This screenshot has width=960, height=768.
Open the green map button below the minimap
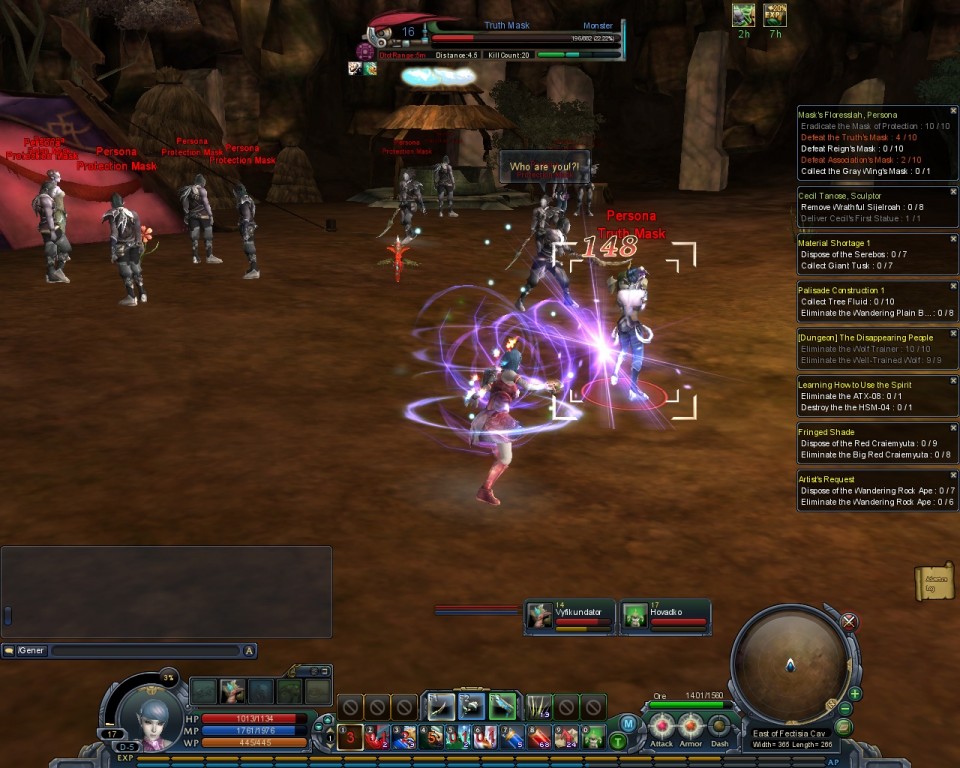(x=843, y=727)
